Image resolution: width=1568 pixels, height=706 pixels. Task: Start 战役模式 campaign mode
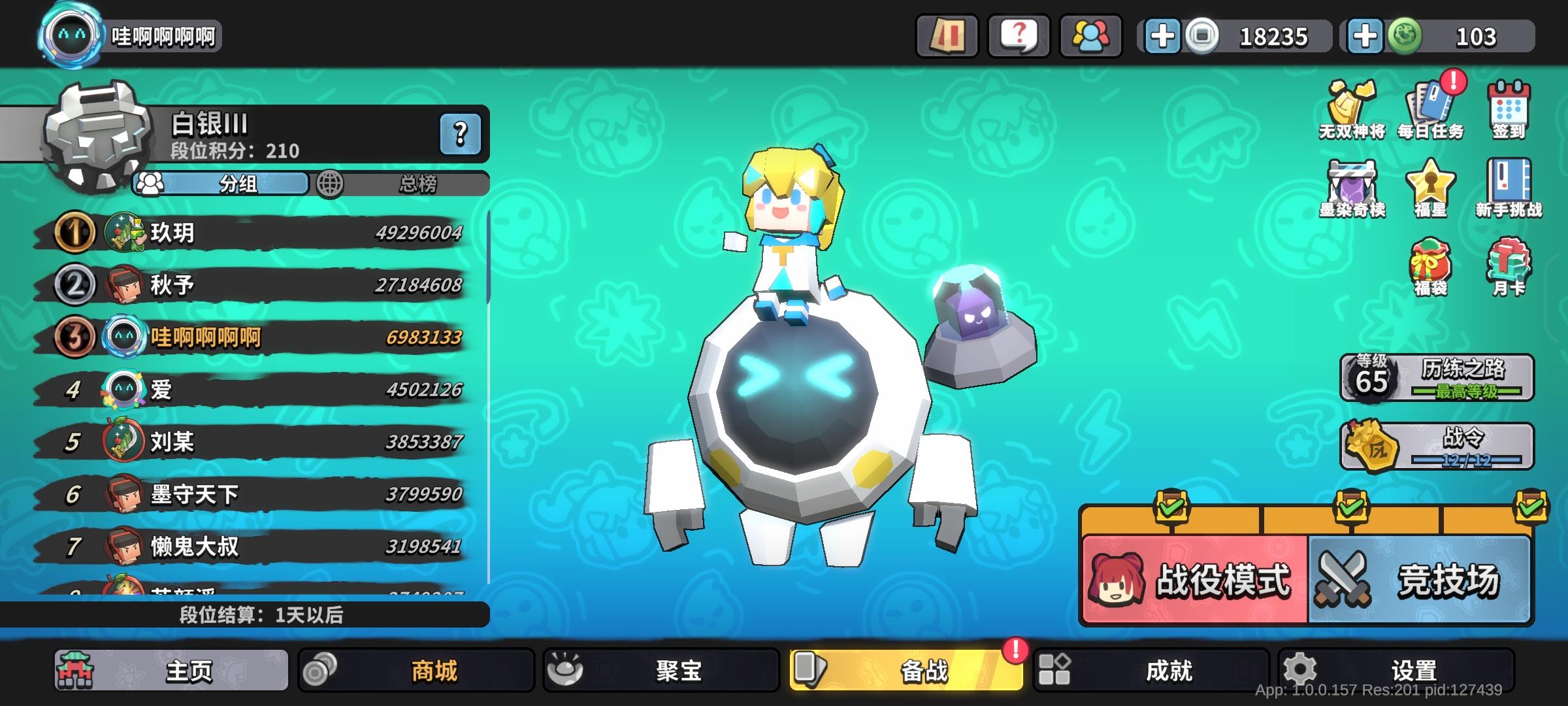click(x=1196, y=579)
